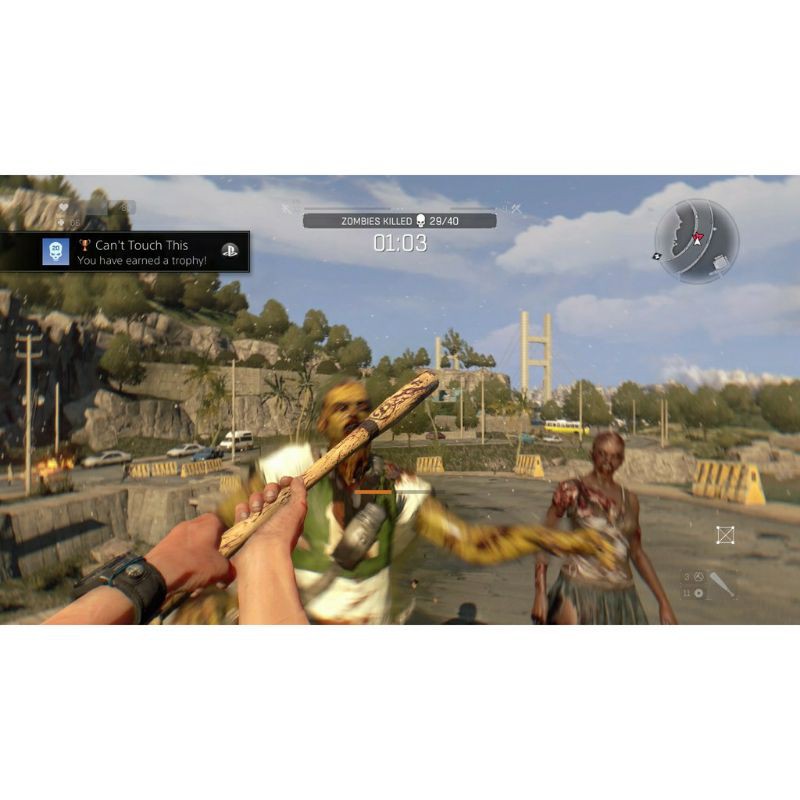Viewport: 800px width, 800px height.
Task: Click the skull trophy thumbnail
Action: (x=56, y=252)
